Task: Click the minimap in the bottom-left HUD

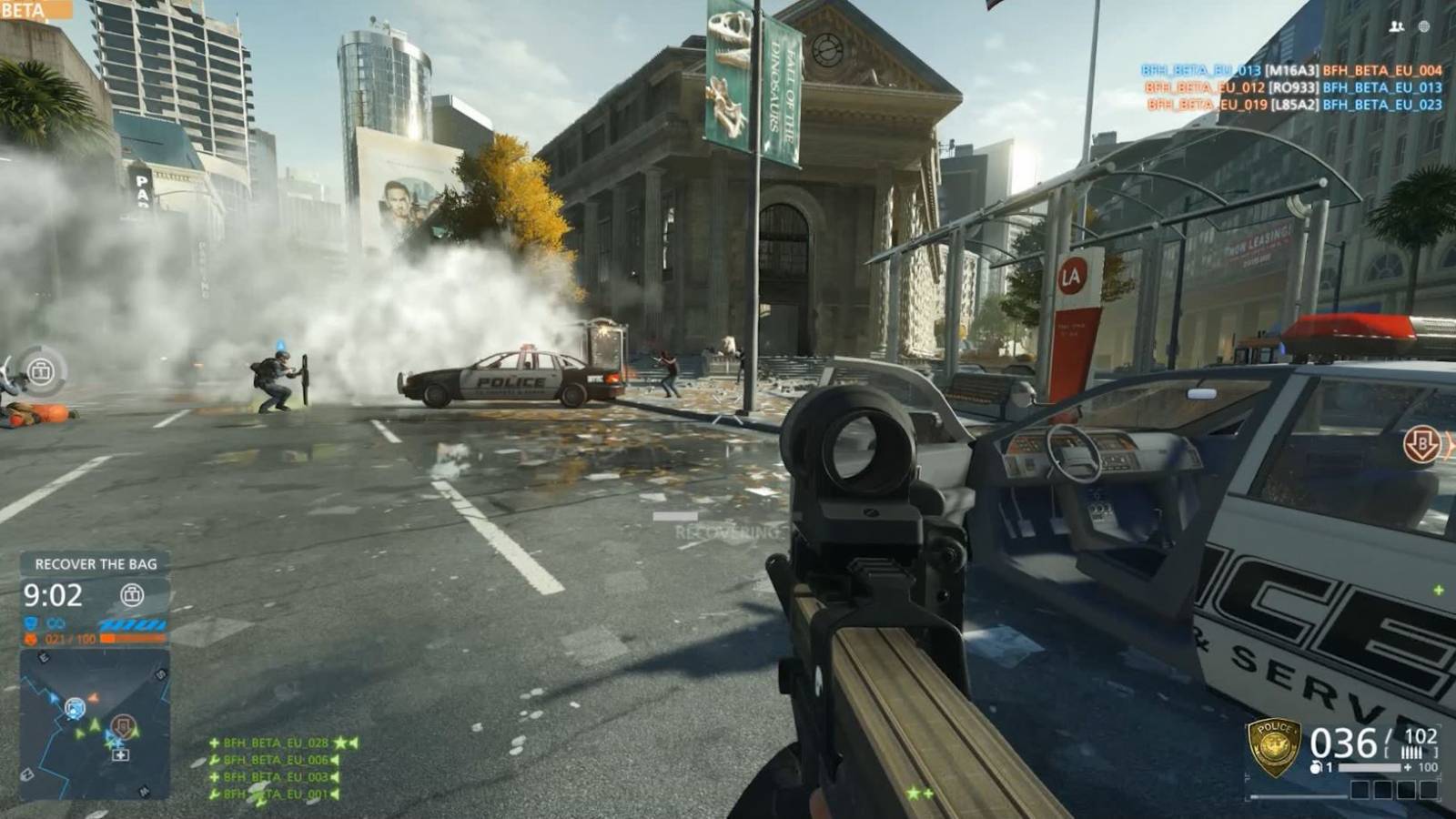Action: tap(95, 723)
